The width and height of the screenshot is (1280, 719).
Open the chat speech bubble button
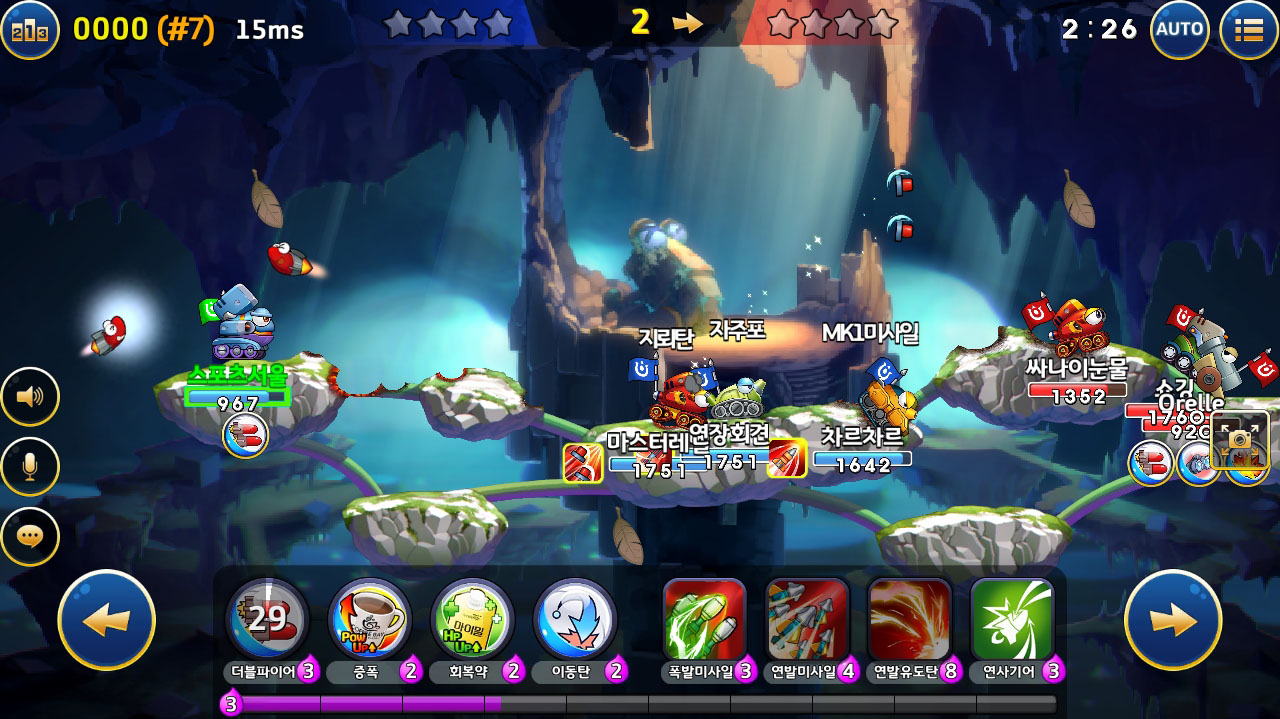pyautogui.click(x=30, y=537)
